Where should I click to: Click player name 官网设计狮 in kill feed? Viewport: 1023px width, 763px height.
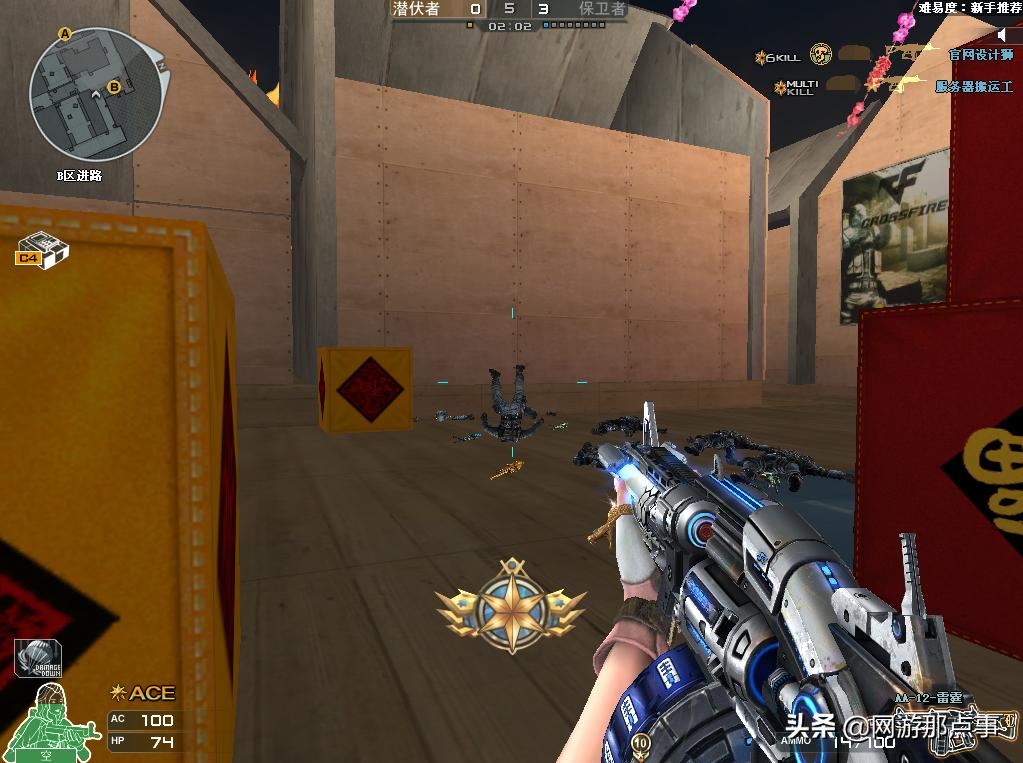pyautogui.click(x=980, y=55)
